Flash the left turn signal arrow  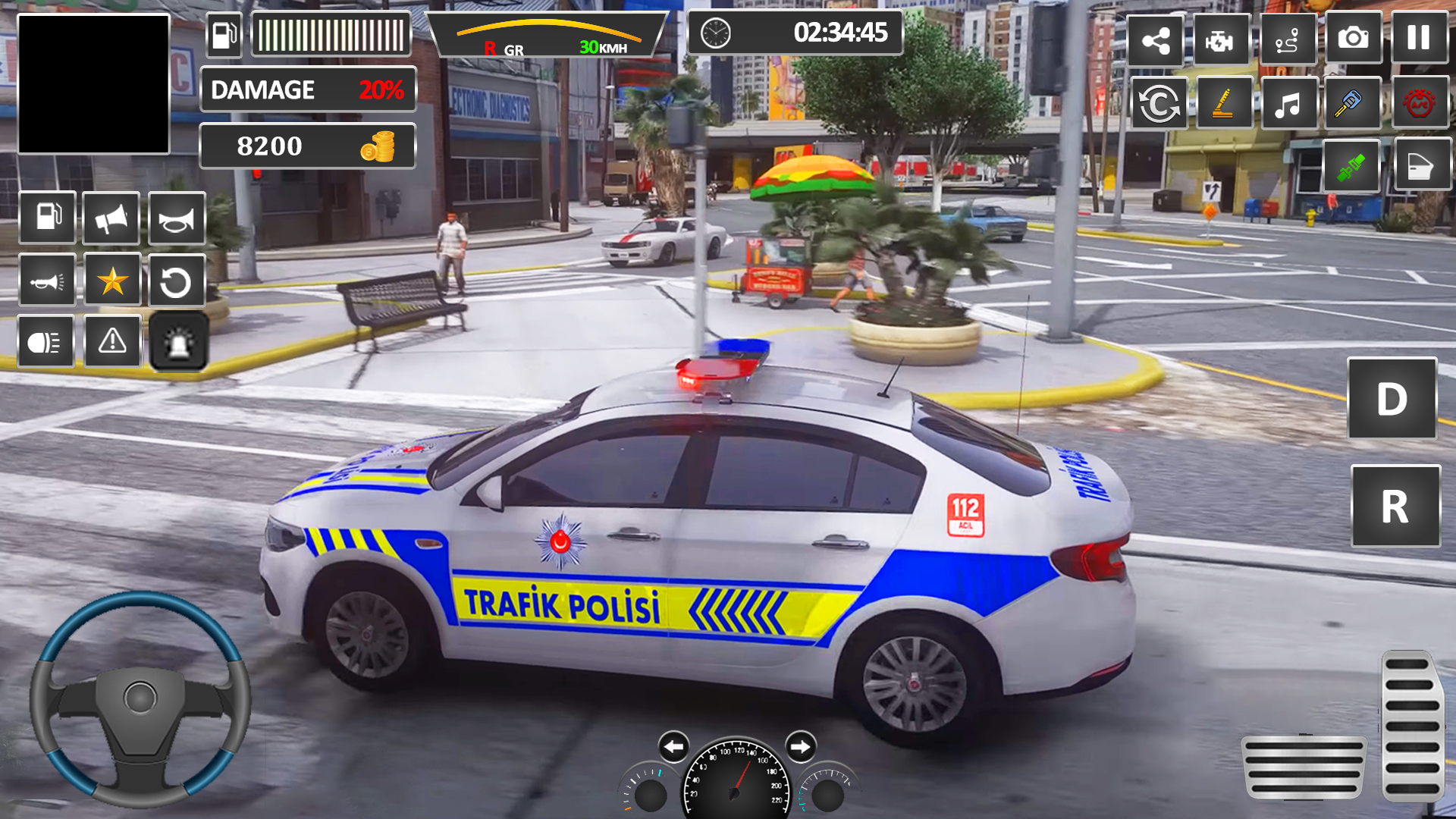(673, 747)
